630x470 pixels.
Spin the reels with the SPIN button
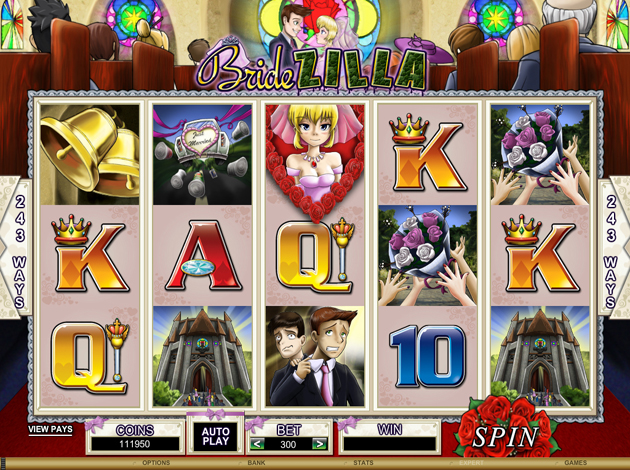[x=505, y=437]
